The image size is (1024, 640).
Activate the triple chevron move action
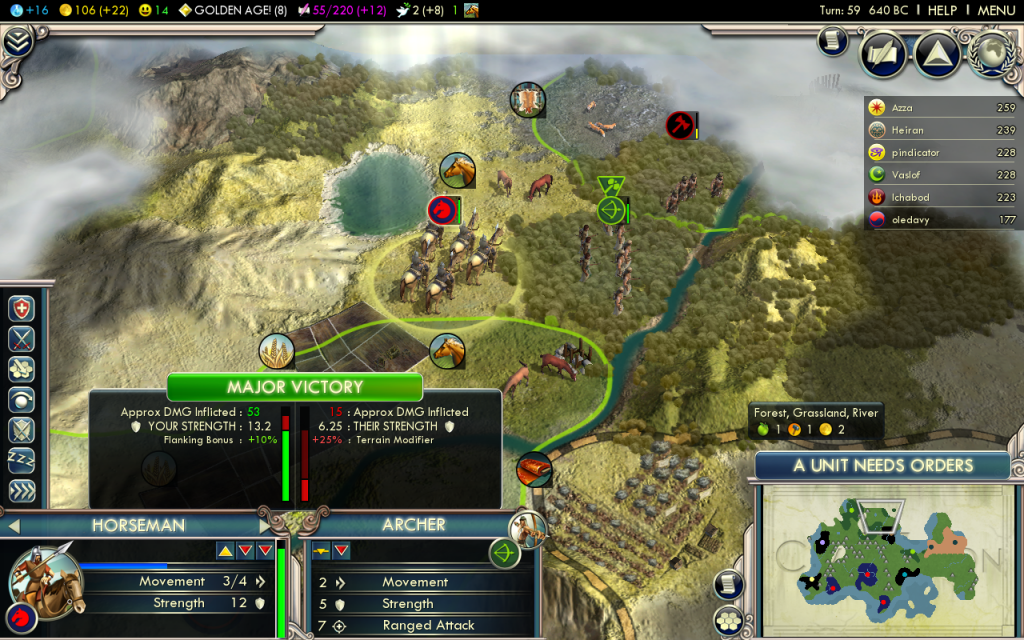[x=22, y=491]
